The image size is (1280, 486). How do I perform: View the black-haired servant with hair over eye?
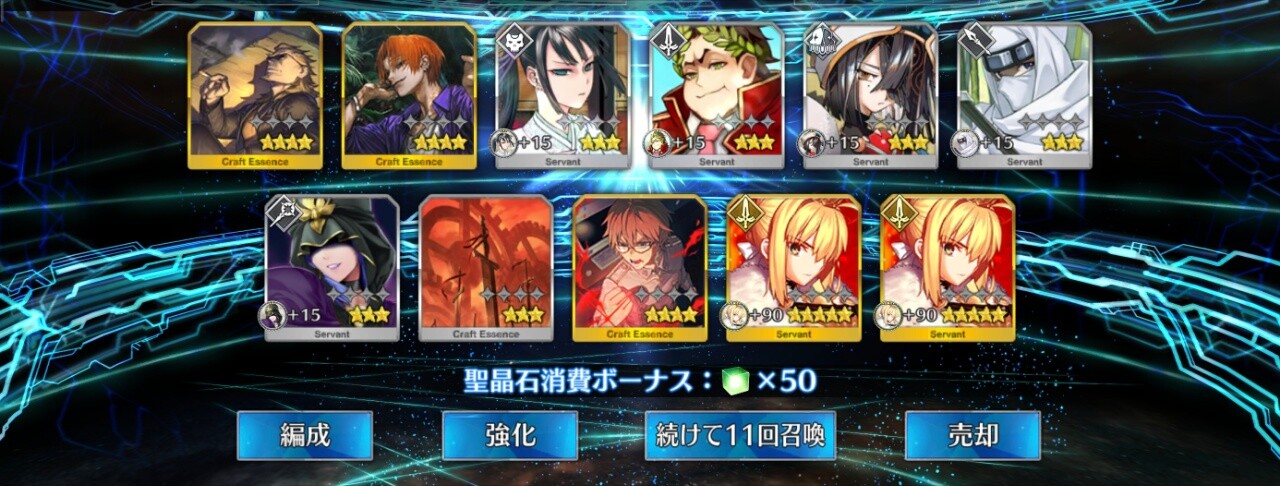(871, 95)
